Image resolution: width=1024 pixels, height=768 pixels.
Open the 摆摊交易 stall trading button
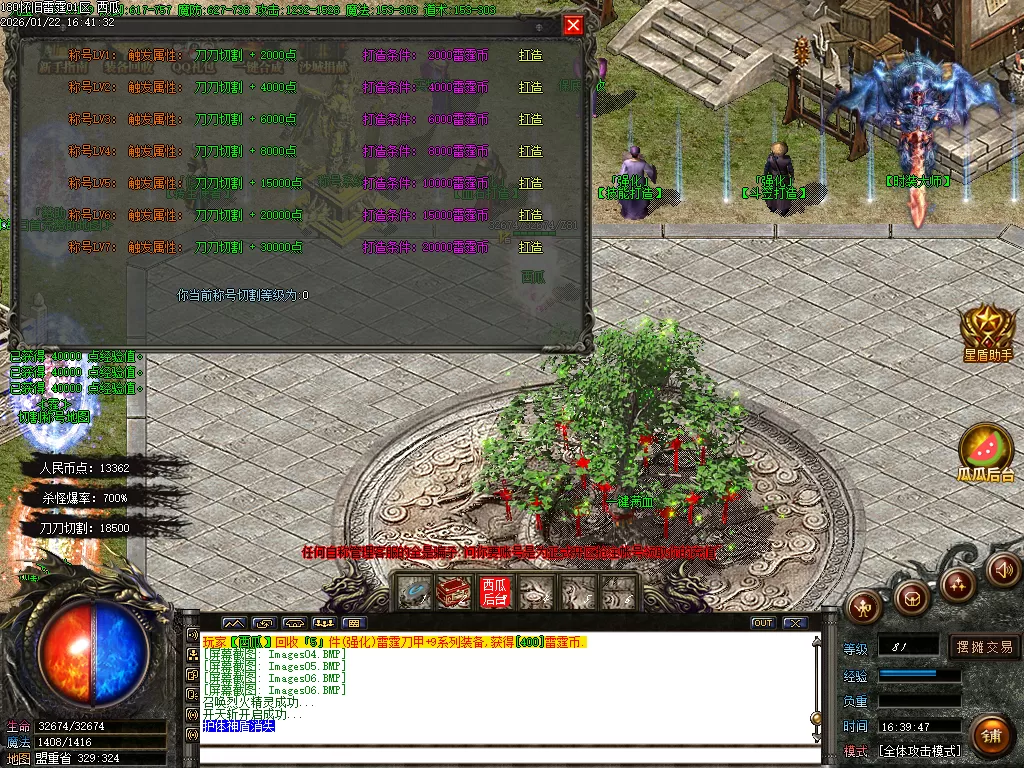[x=984, y=647]
